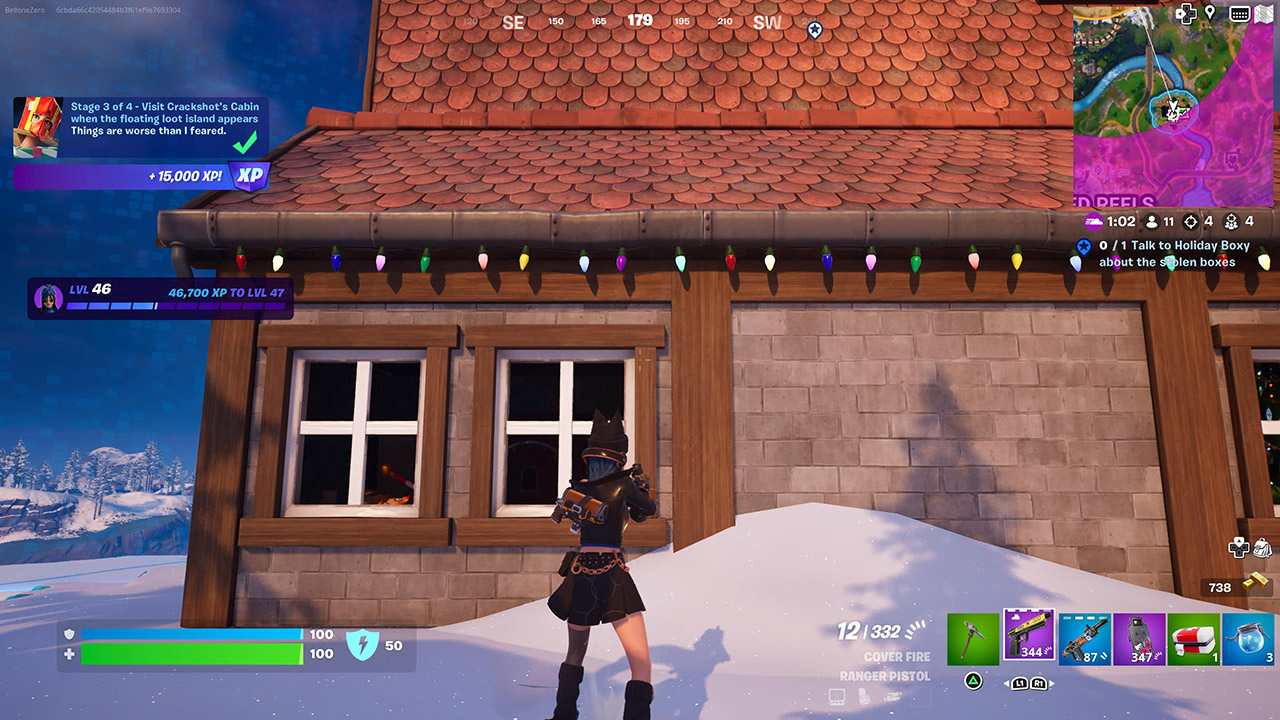Click the map pin icon above the minimap

tap(1209, 13)
